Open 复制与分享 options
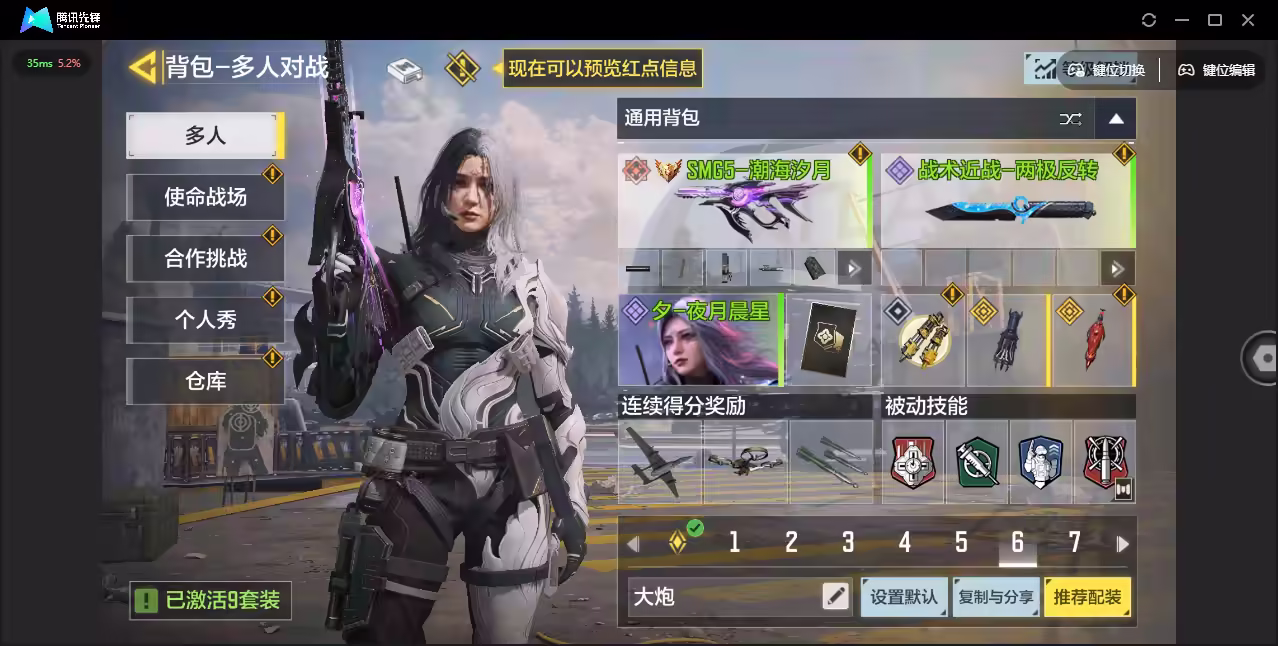 995,597
